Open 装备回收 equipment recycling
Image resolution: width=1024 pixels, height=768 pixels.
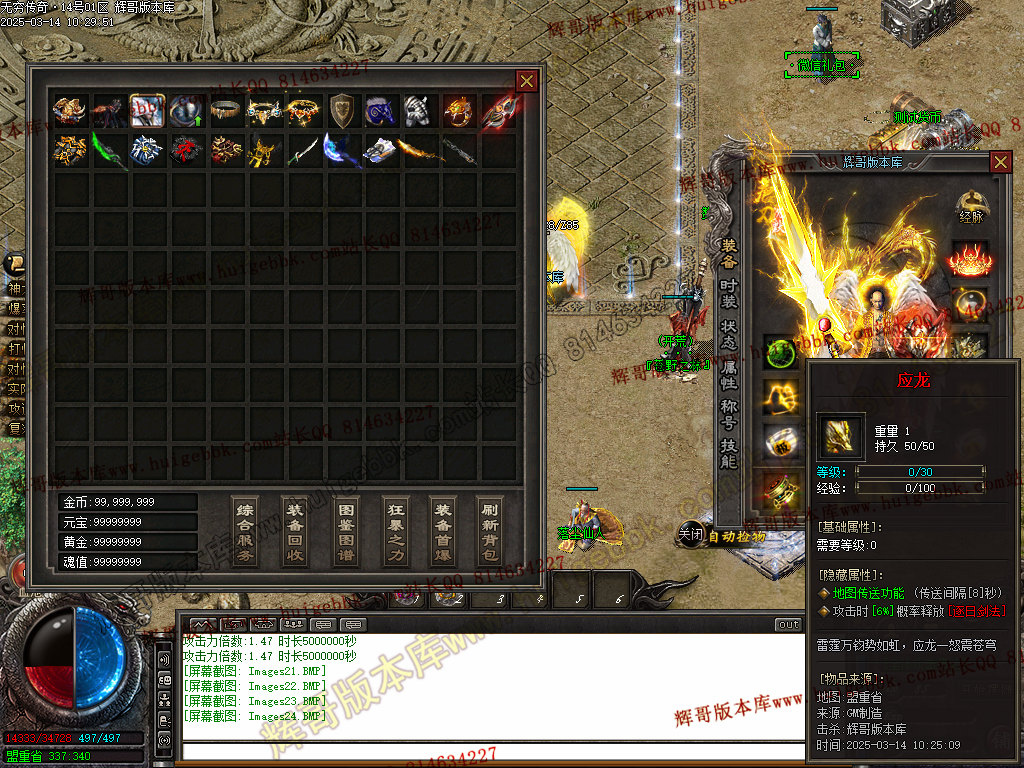(x=294, y=531)
